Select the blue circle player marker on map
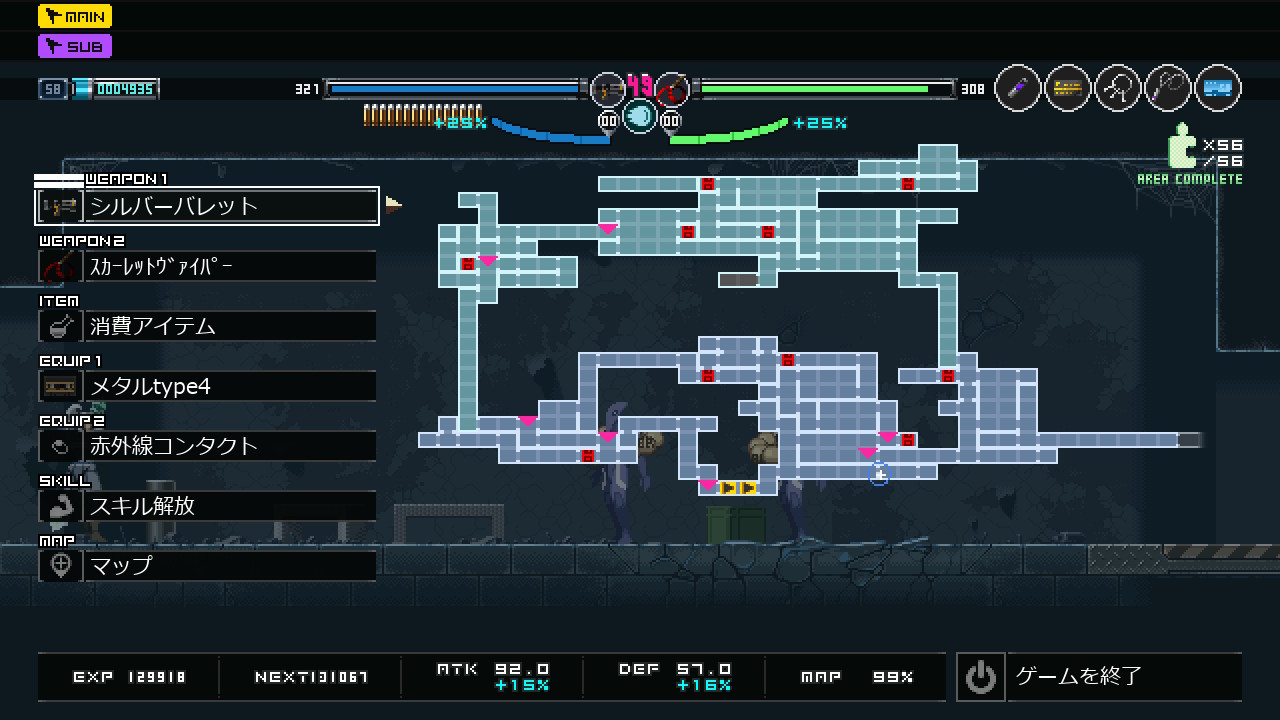The width and height of the screenshot is (1280, 720). [879, 475]
